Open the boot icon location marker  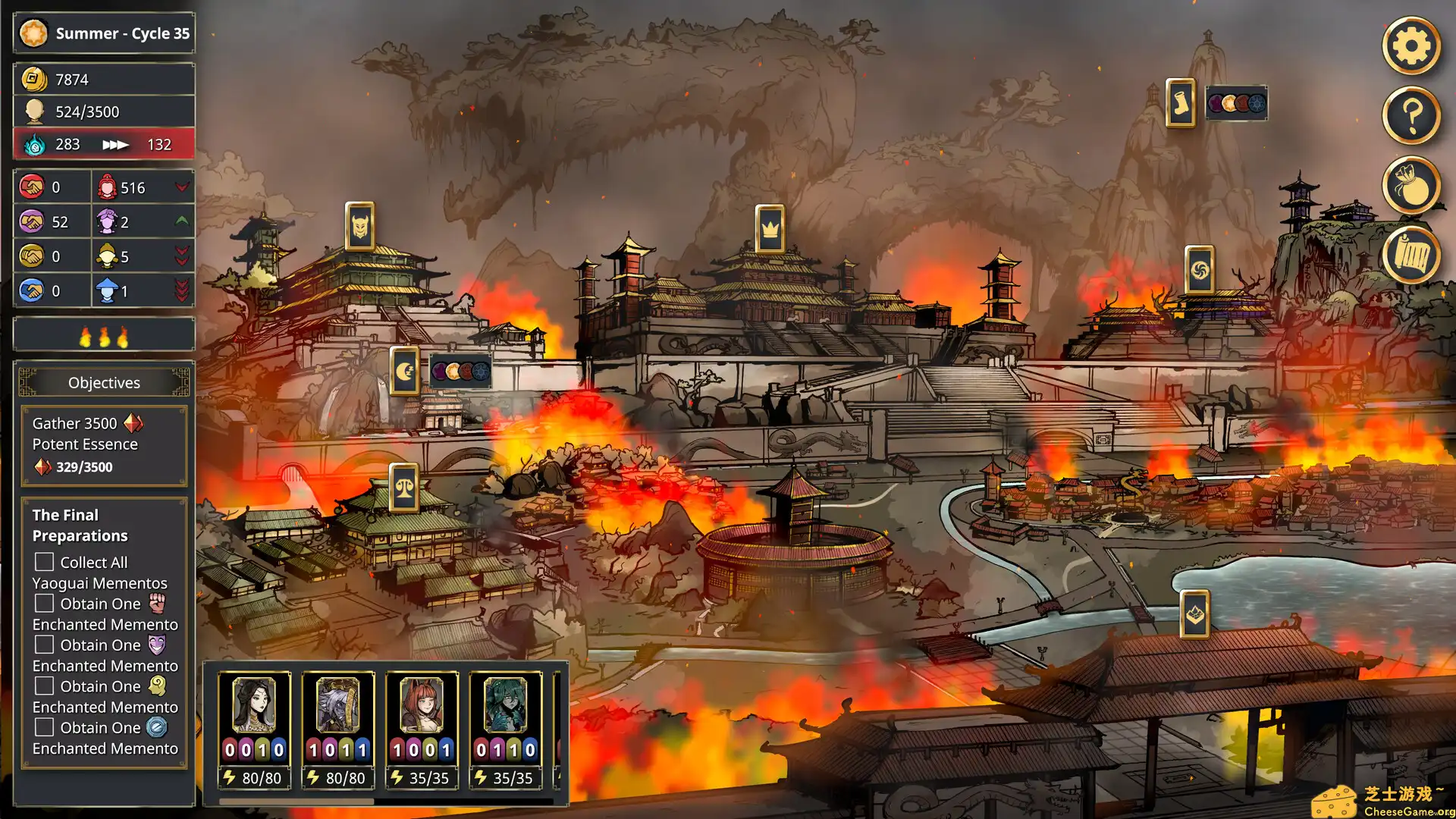[1180, 102]
